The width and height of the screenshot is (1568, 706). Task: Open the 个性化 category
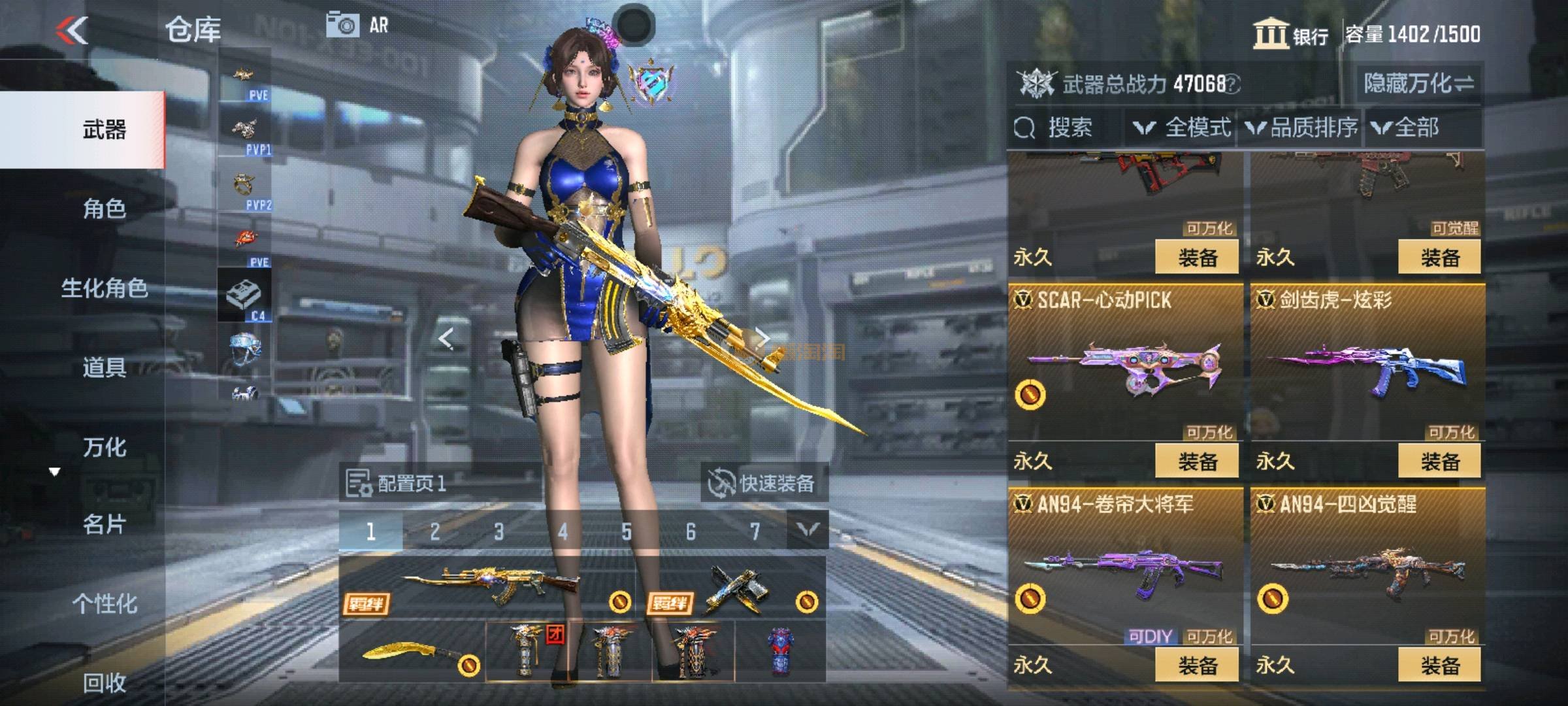(x=105, y=603)
